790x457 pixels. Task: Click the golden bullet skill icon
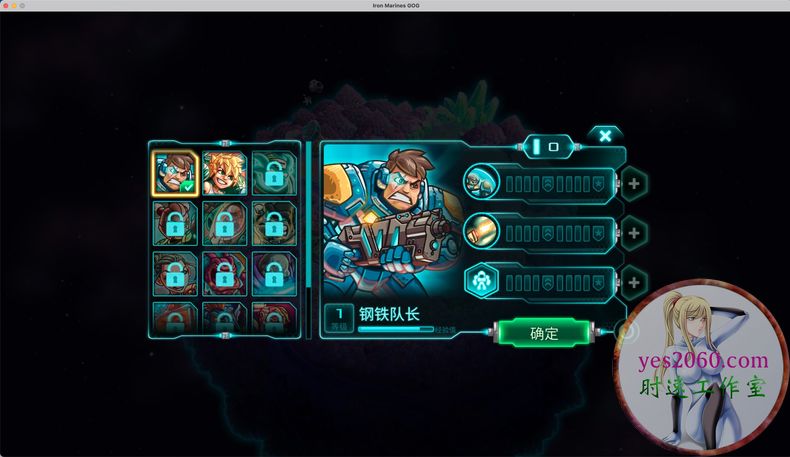tap(481, 233)
